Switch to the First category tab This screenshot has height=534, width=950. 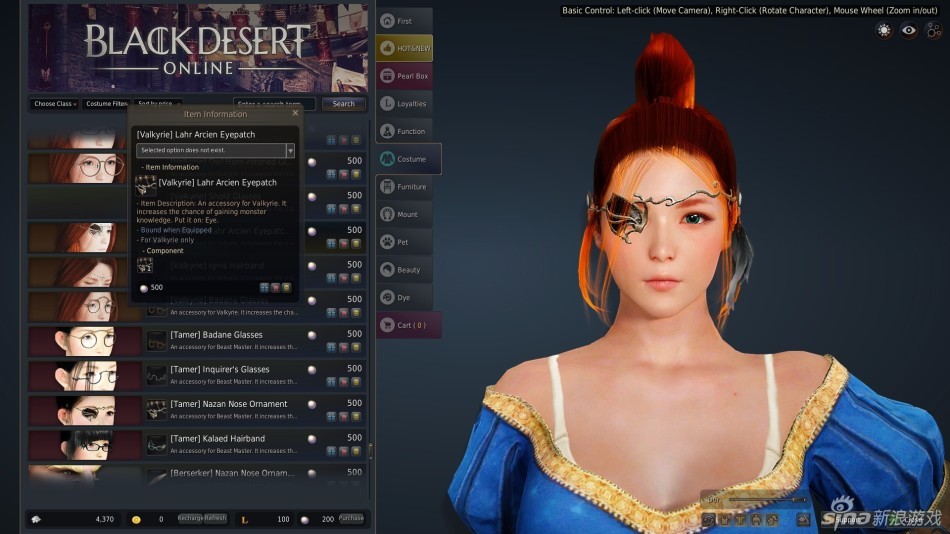(x=404, y=21)
